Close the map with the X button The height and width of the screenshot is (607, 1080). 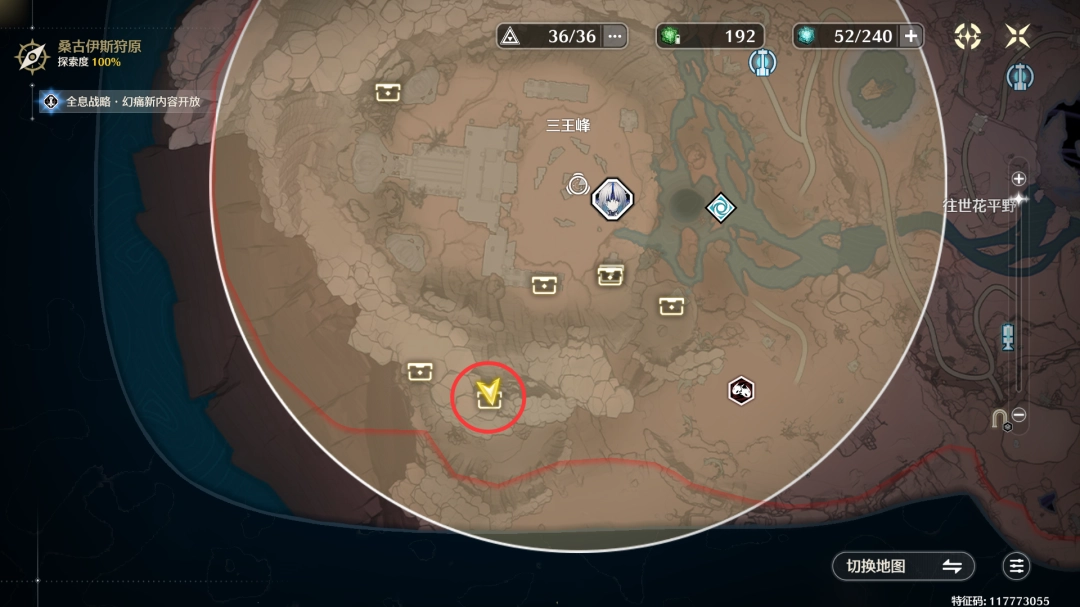(1017, 36)
